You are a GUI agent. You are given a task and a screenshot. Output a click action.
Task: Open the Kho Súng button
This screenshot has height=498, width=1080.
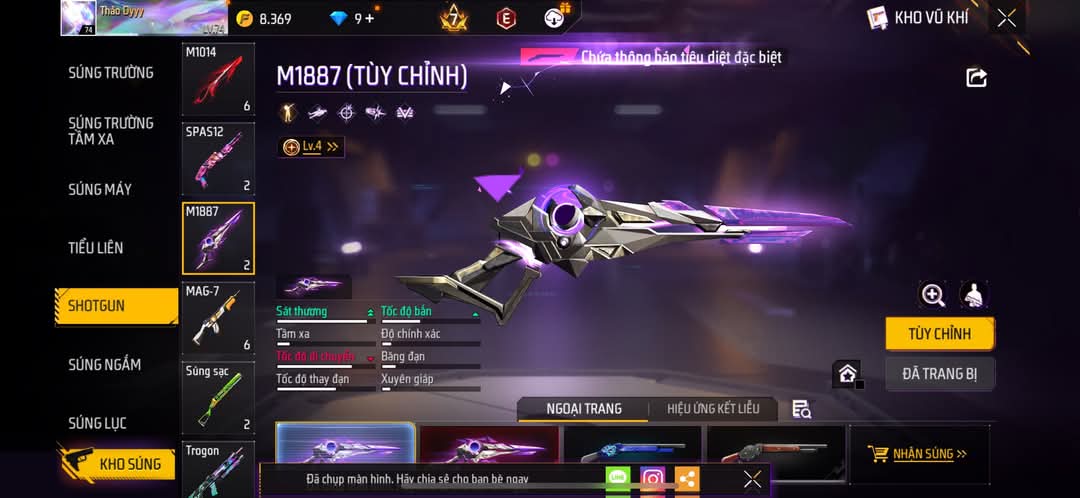(118, 464)
